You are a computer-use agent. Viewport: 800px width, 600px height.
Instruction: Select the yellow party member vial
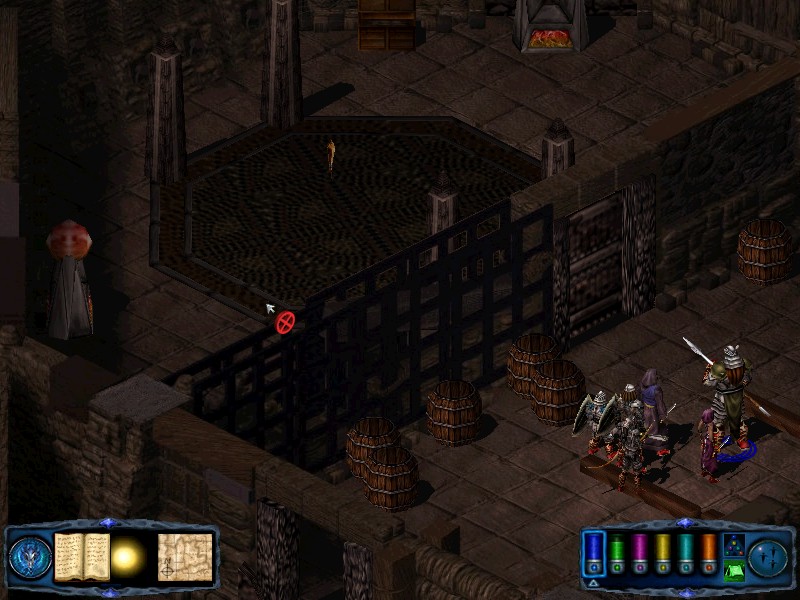[x=662, y=553]
